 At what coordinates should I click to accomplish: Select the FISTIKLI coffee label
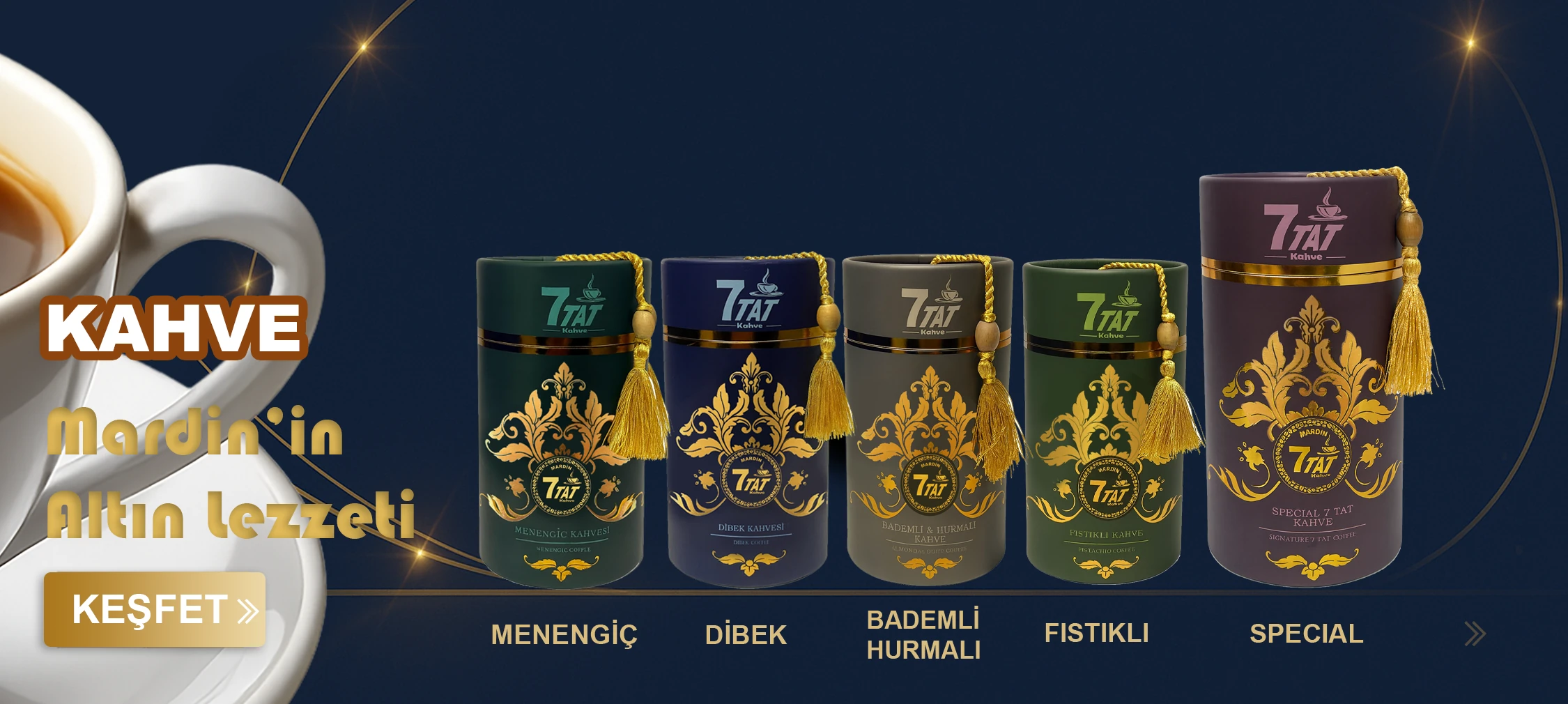coord(1096,633)
